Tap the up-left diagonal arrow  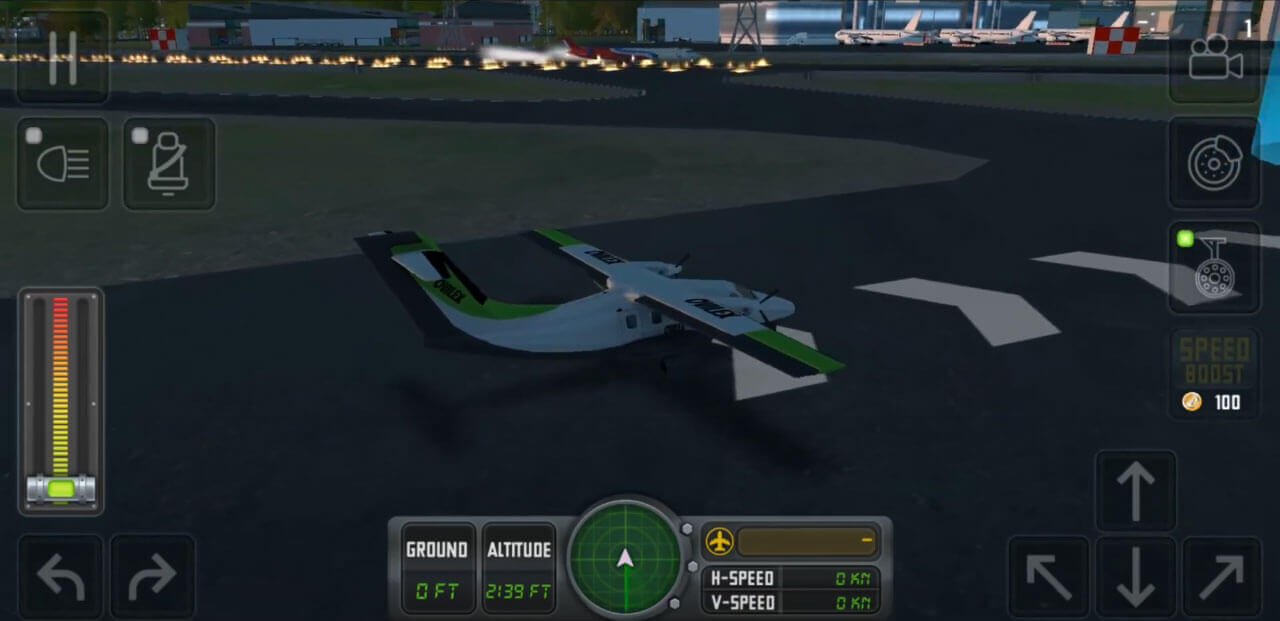tap(1047, 577)
